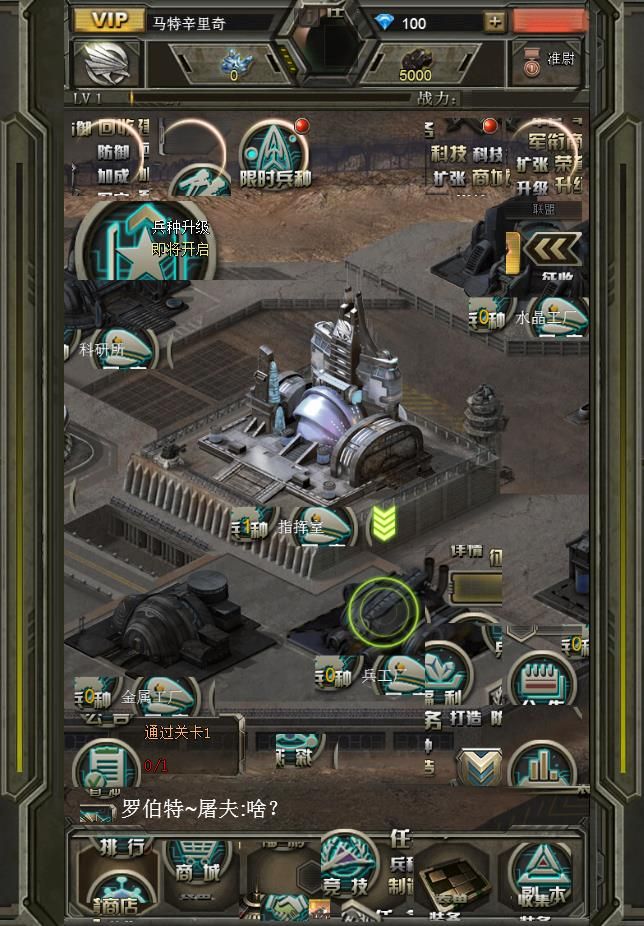
Task: Select the Crystal Factory (水晶工厂) label
Action: [545, 318]
